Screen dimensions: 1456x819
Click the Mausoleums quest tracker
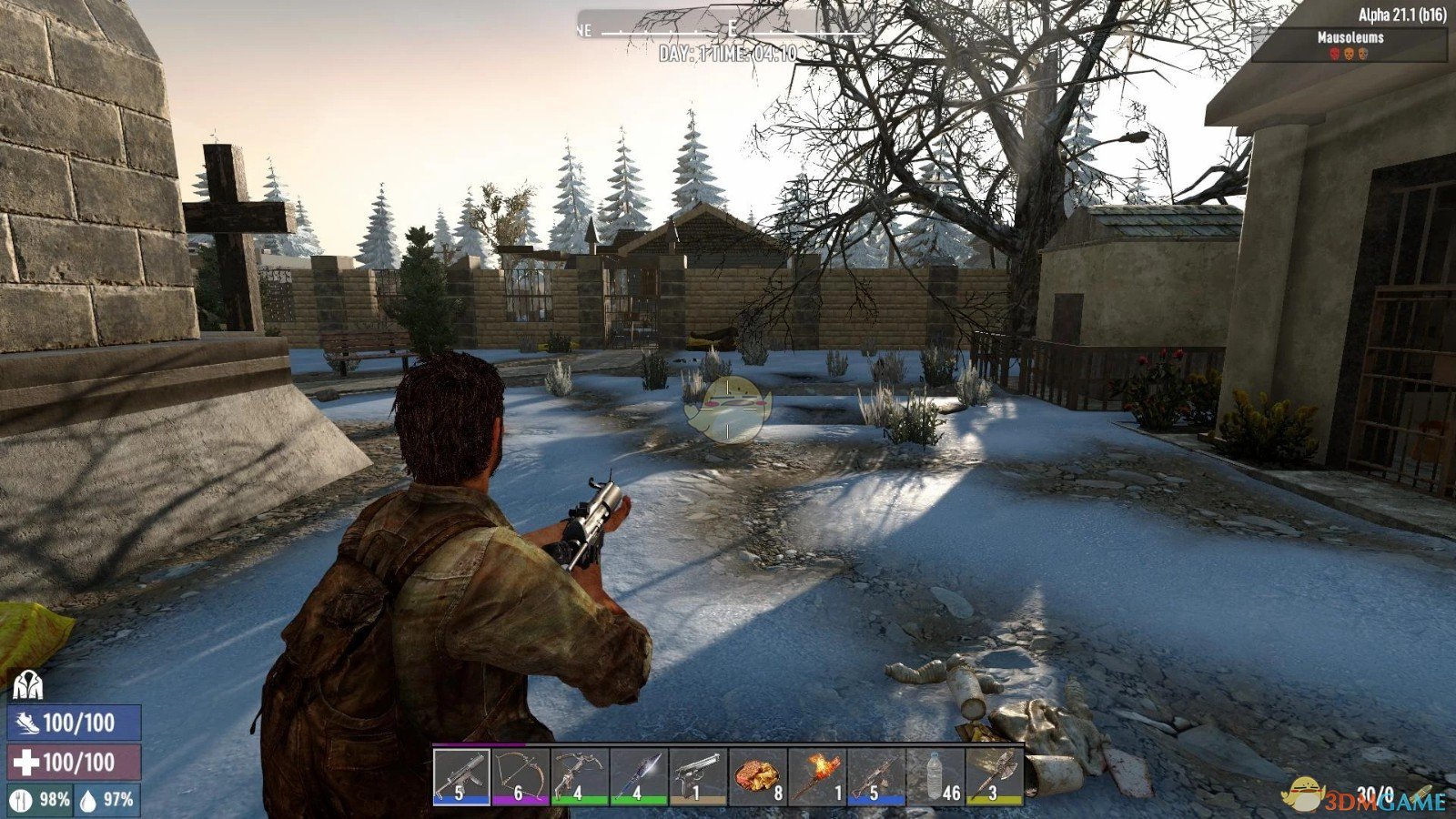tap(1350, 44)
